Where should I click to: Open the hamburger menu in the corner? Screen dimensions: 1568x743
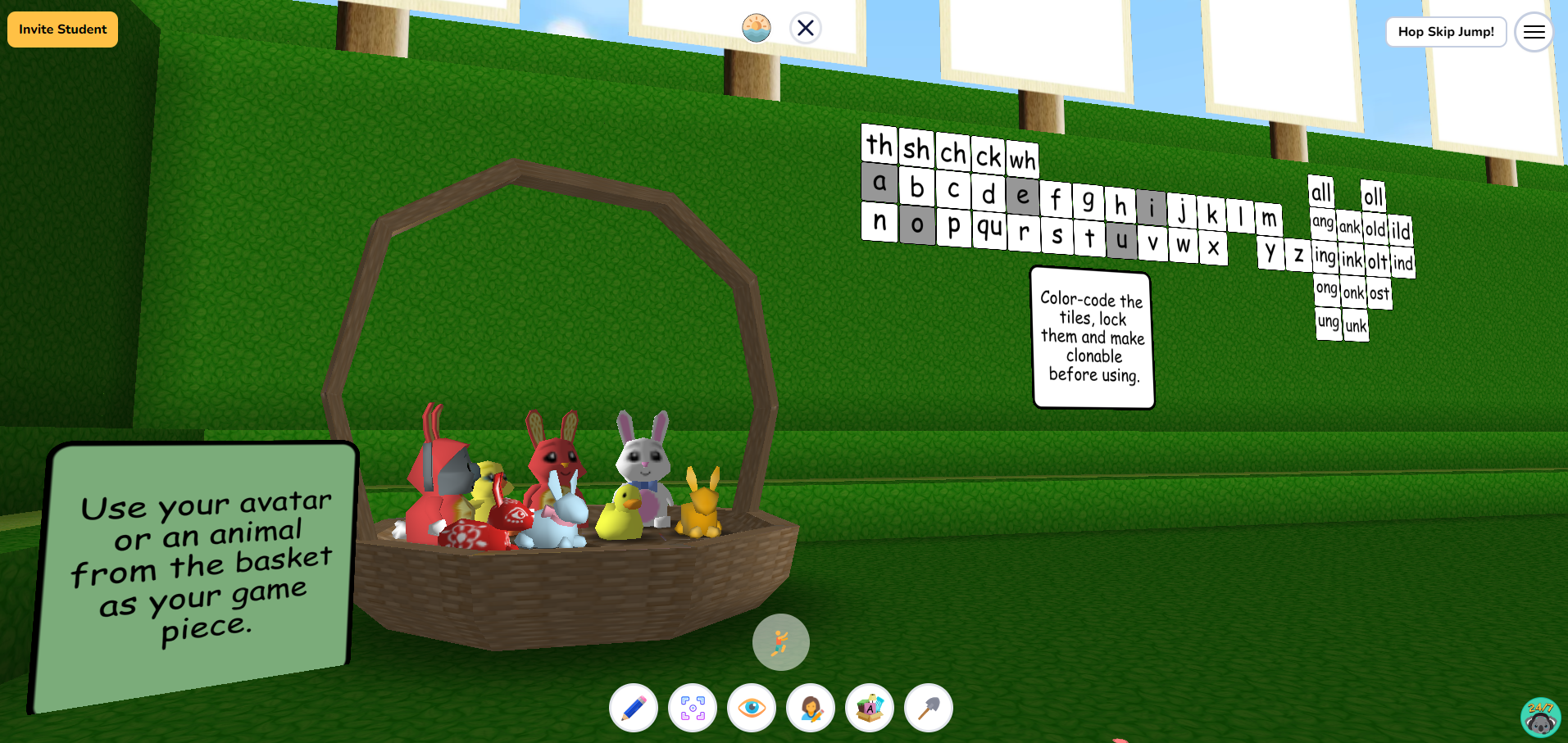(x=1534, y=32)
